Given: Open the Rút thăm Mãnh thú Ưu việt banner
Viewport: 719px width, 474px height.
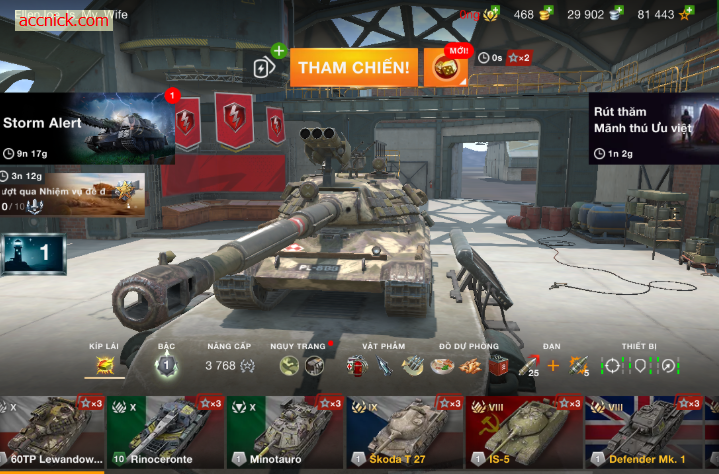Looking at the screenshot, I should (x=653, y=128).
